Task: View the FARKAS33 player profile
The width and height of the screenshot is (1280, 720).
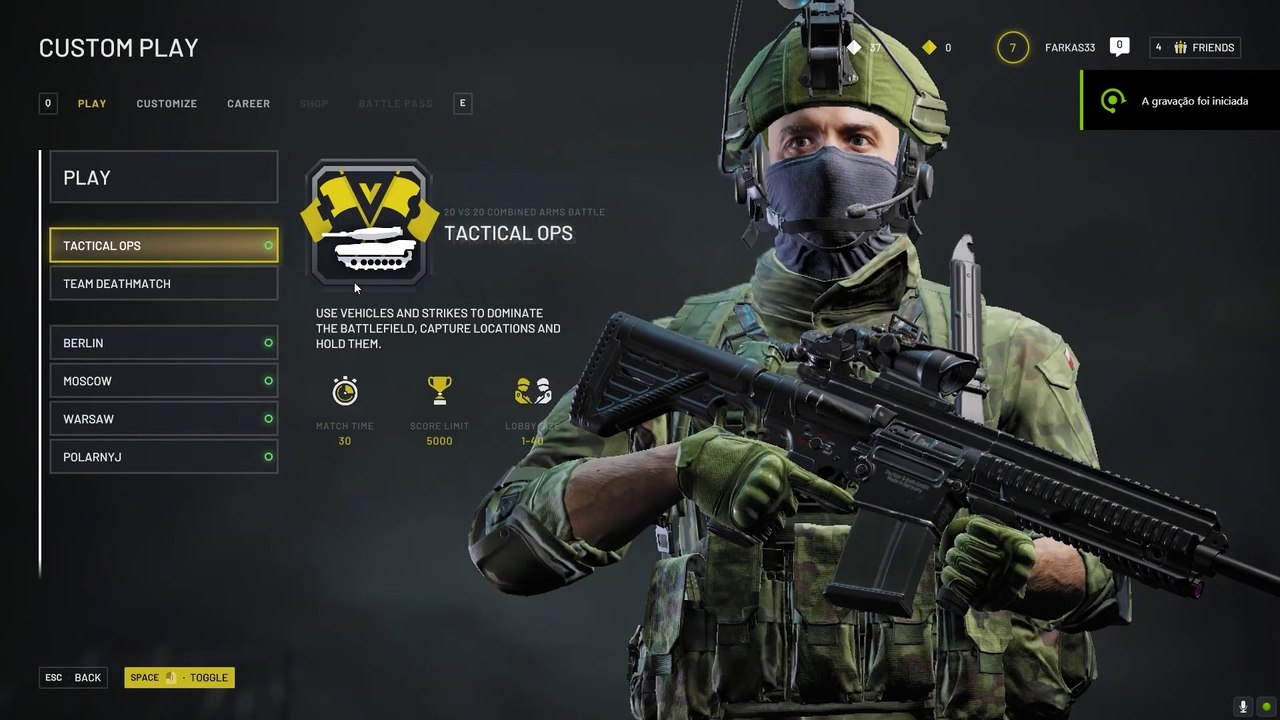Action: click(x=1070, y=48)
